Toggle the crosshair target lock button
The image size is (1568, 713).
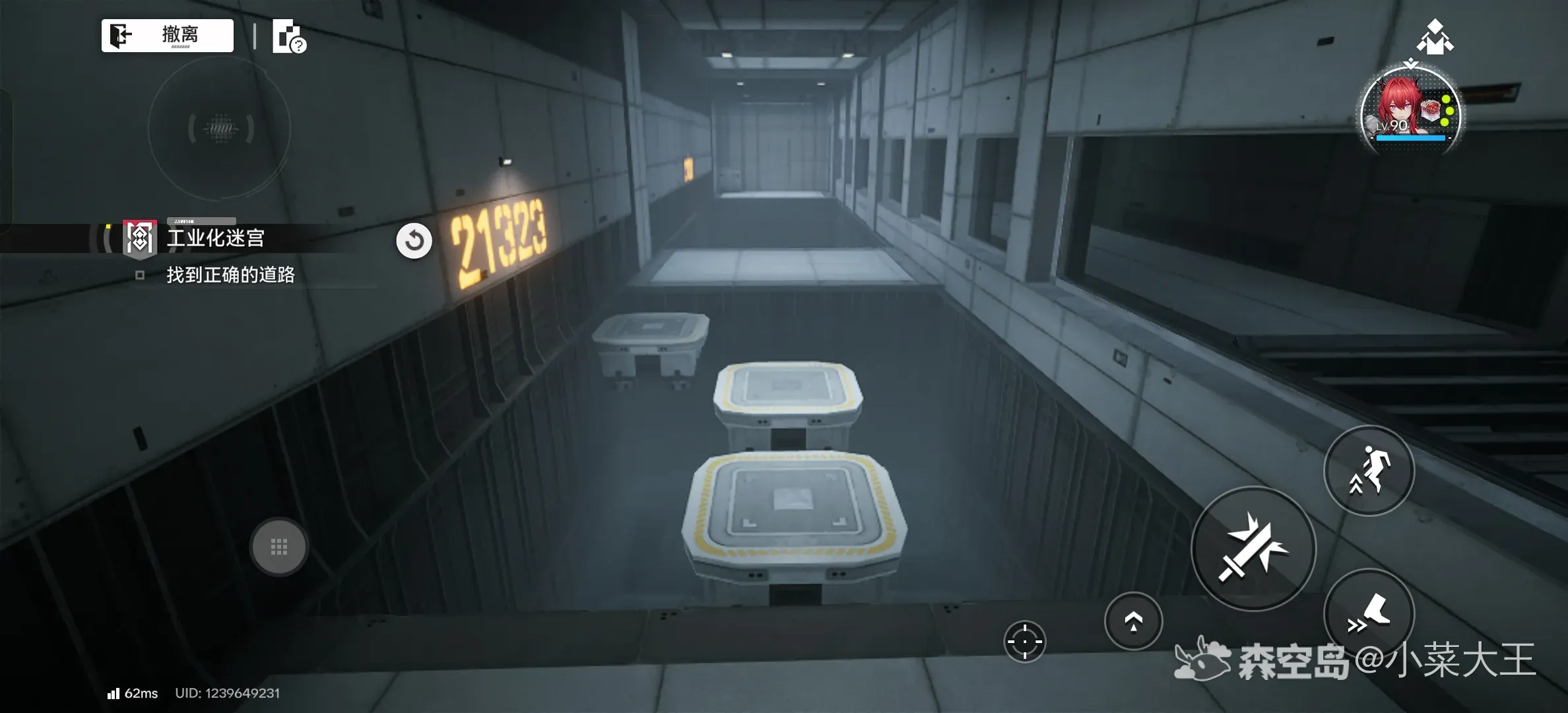1024,641
